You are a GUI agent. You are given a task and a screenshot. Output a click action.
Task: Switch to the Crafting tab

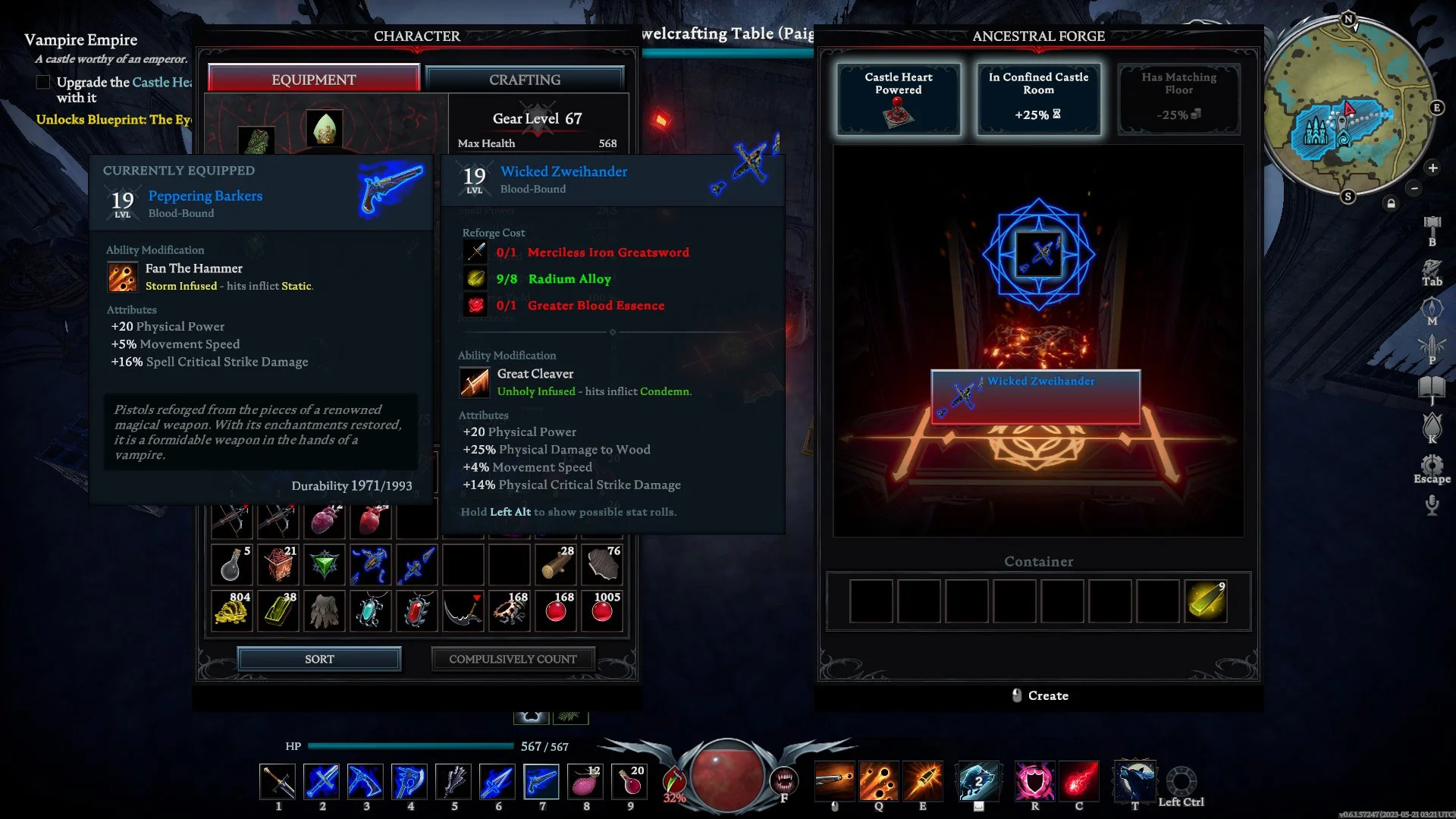click(525, 80)
